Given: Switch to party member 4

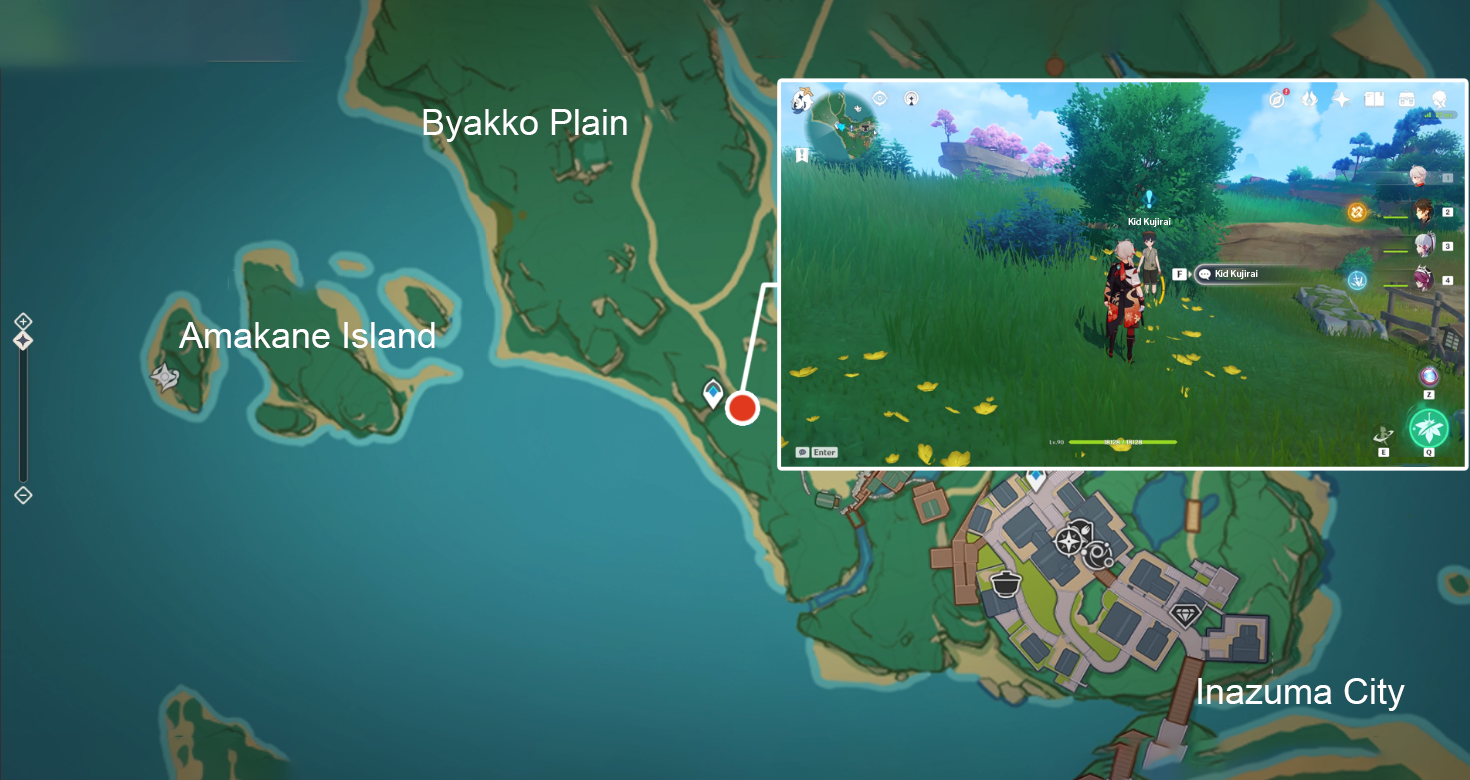Looking at the screenshot, I should 1424,279.
